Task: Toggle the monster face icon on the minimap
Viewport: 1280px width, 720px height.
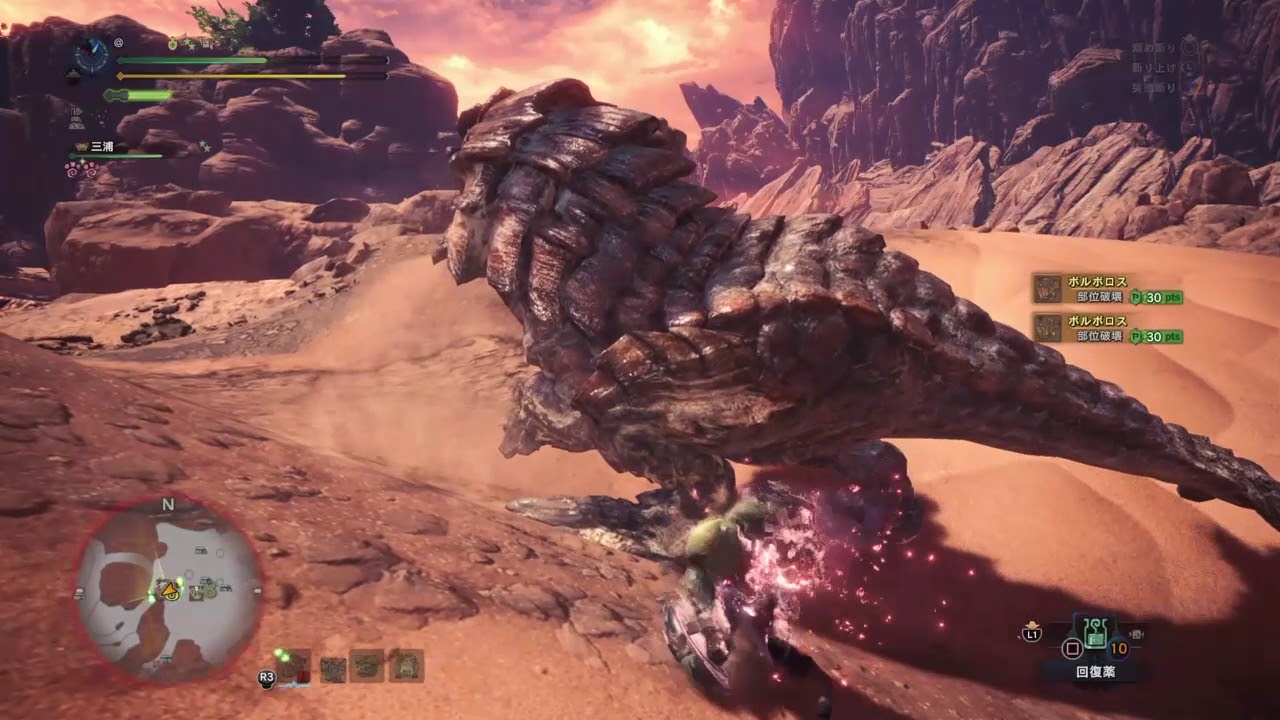Action: pyautogui.click(x=197, y=593)
